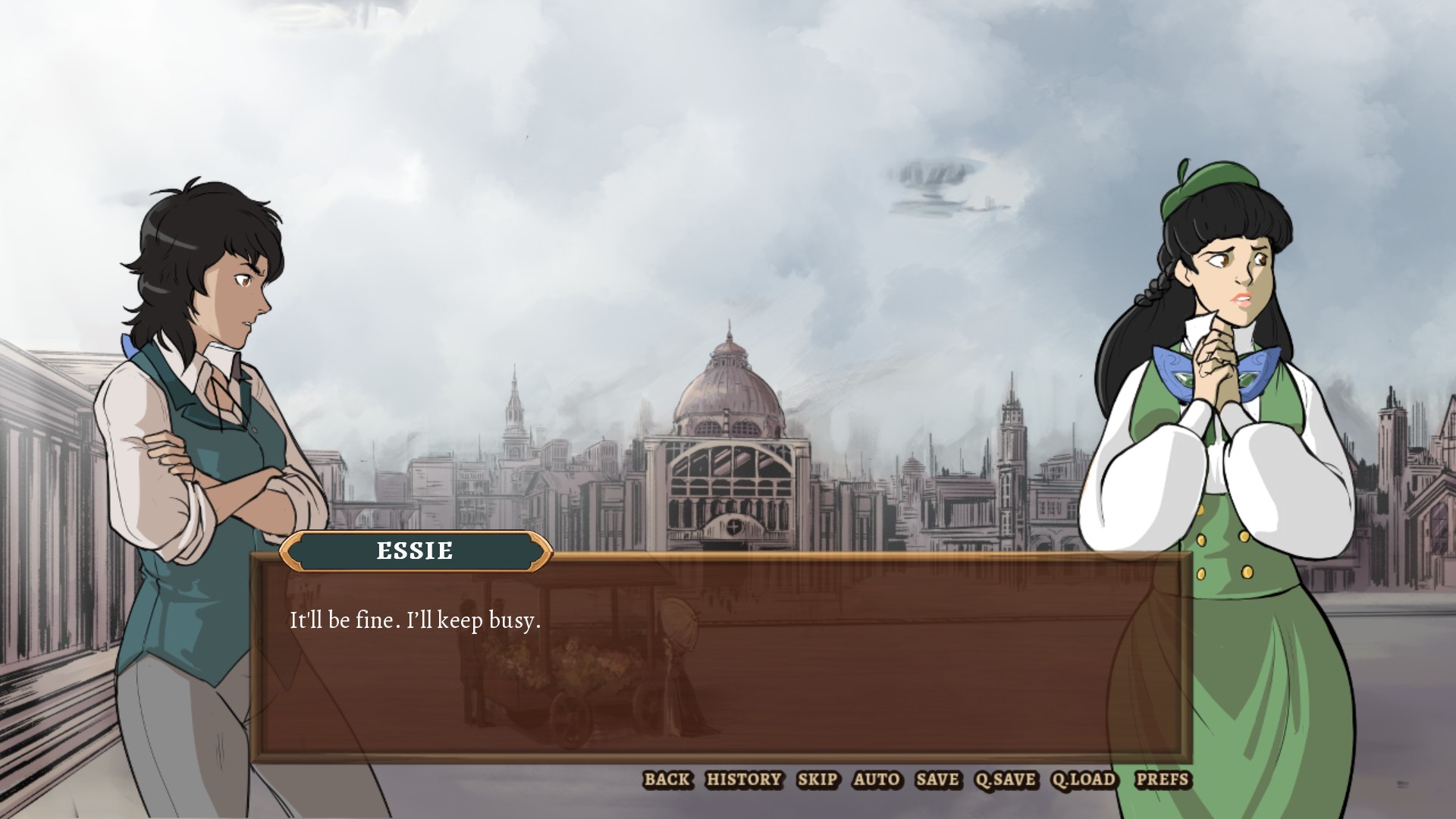The width and height of the screenshot is (1456, 819).
Task: Open the Prefs settings screen
Action: pos(1163,780)
